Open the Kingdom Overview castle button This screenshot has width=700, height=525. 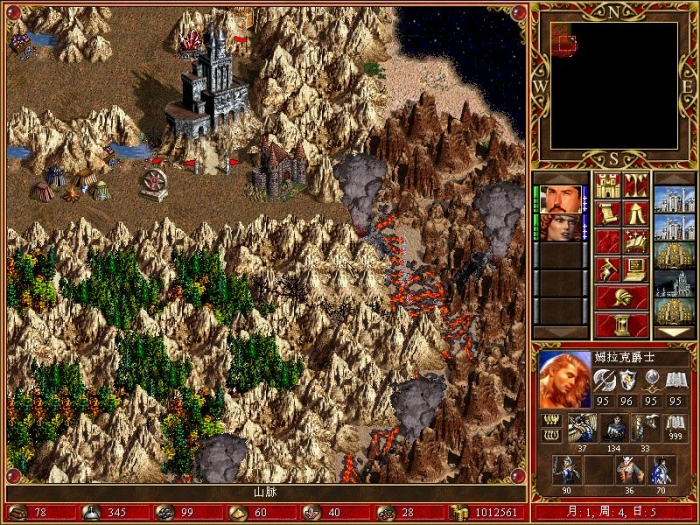607,186
